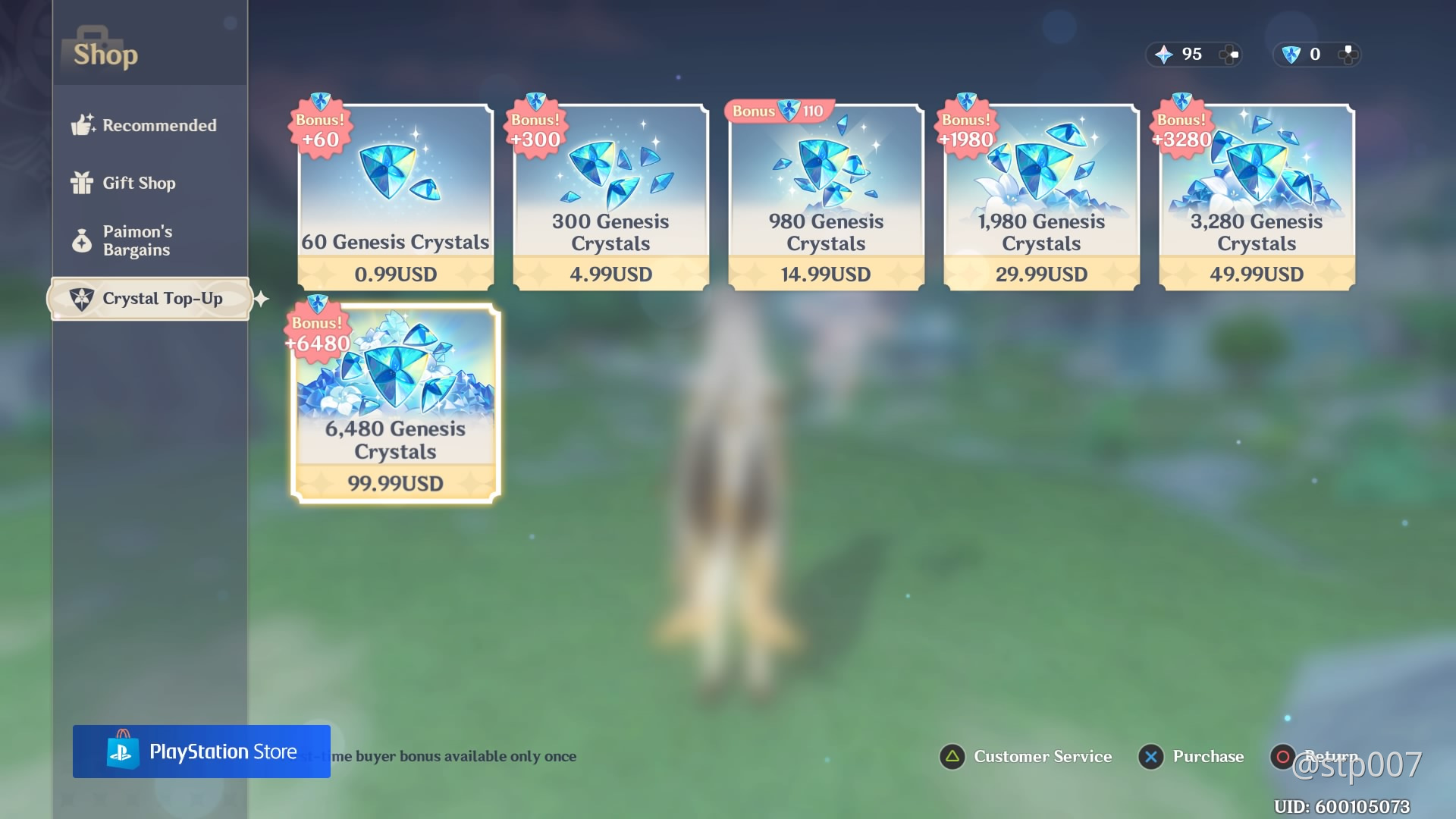Select the 3,280 Genesis Crystals pack
The image size is (1456, 819).
click(x=1257, y=197)
